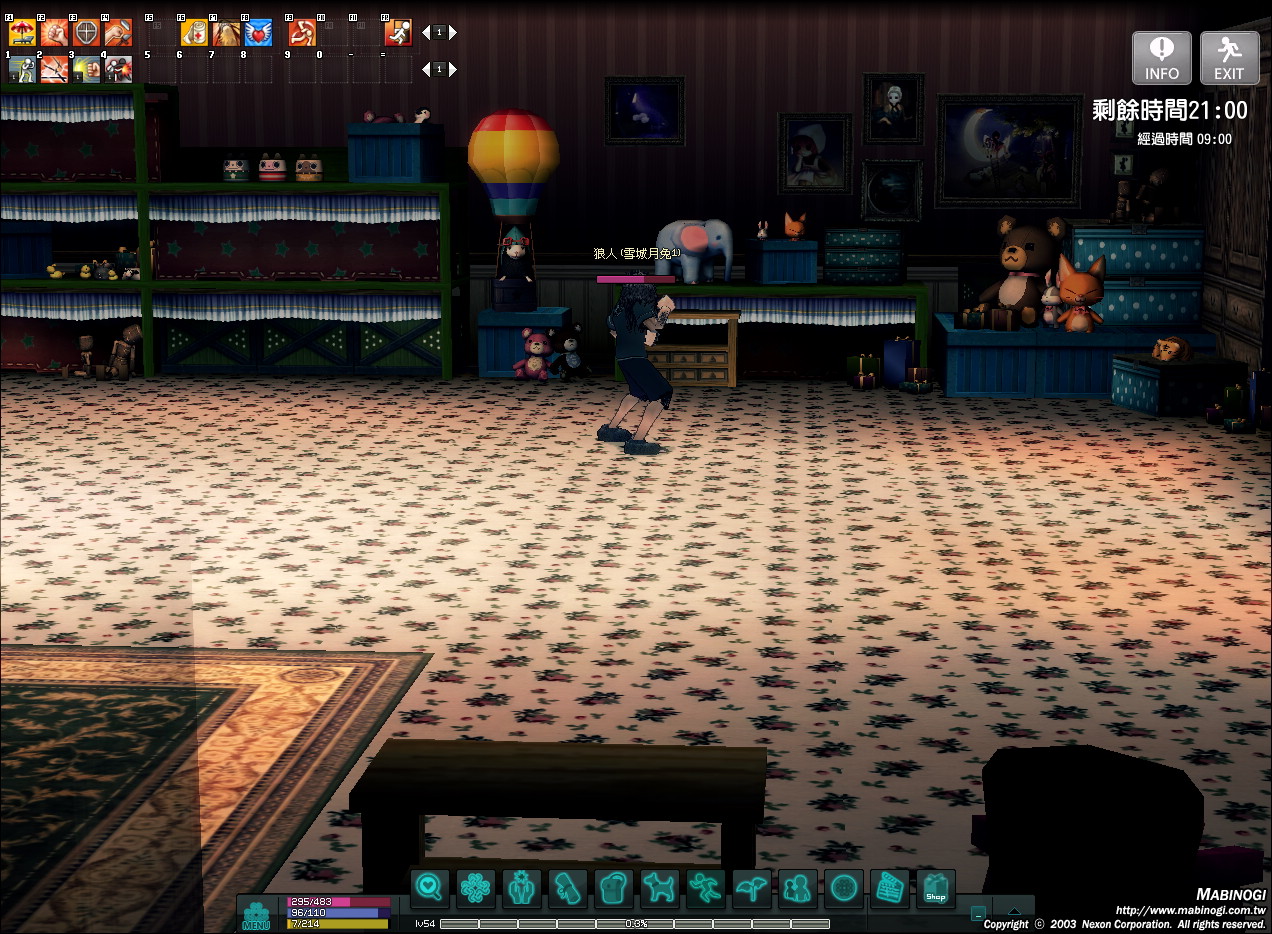Open the INFO panel
1272x934 pixels.
coord(1161,58)
